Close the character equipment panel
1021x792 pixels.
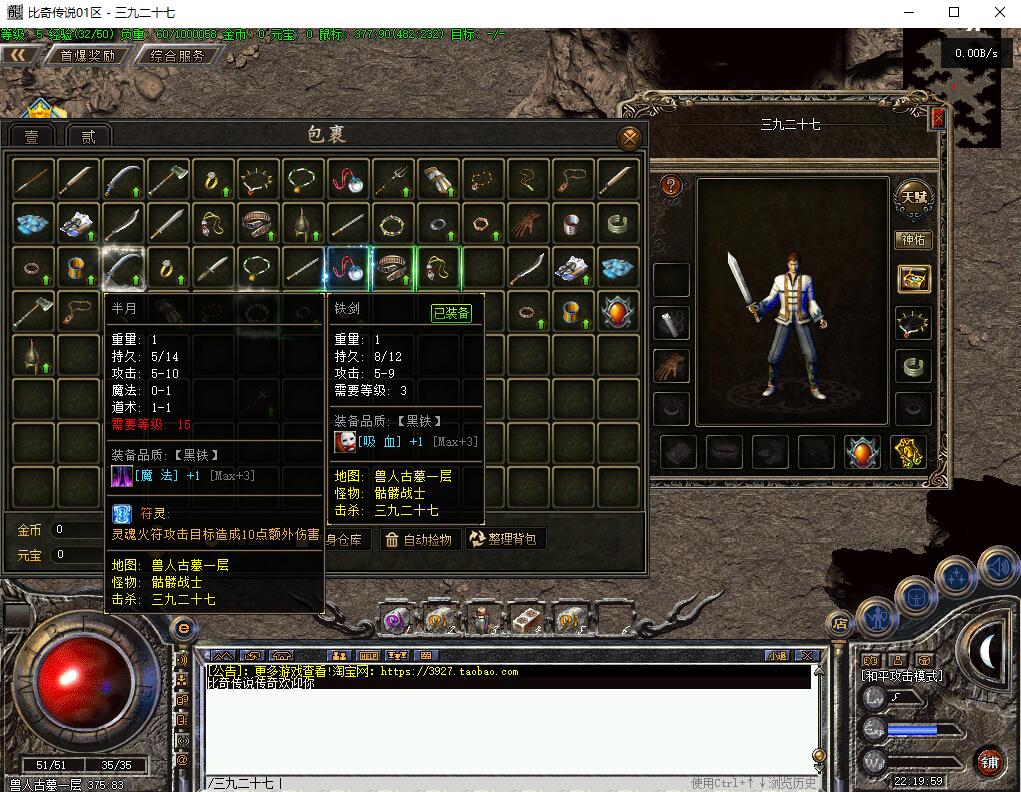point(938,118)
